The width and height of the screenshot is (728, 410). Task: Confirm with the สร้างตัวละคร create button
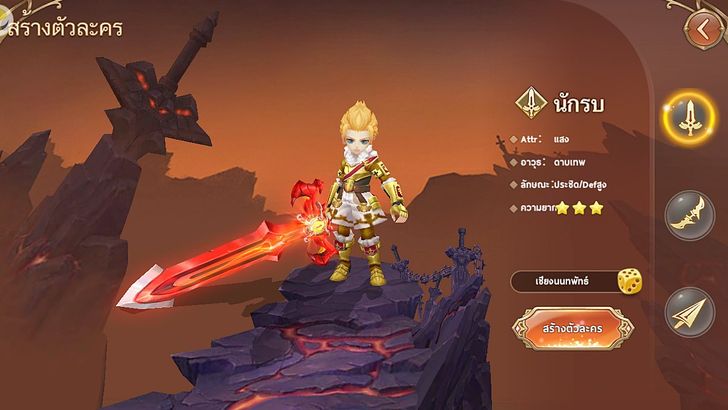(x=574, y=329)
